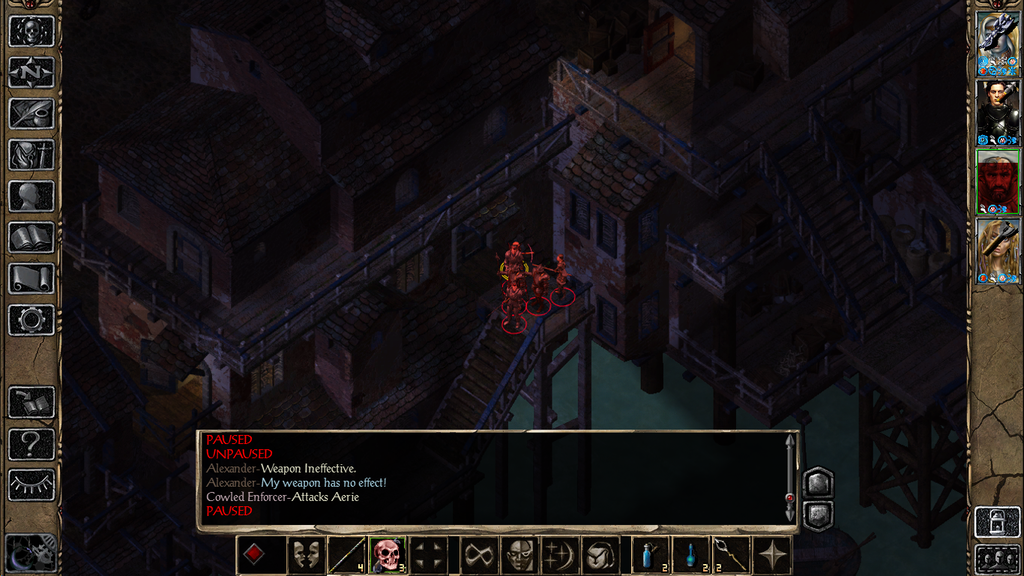The width and height of the screenshot is (1024, 576).
Task: Toggle the party AI lantern button
Action: (x=997, y=522)
